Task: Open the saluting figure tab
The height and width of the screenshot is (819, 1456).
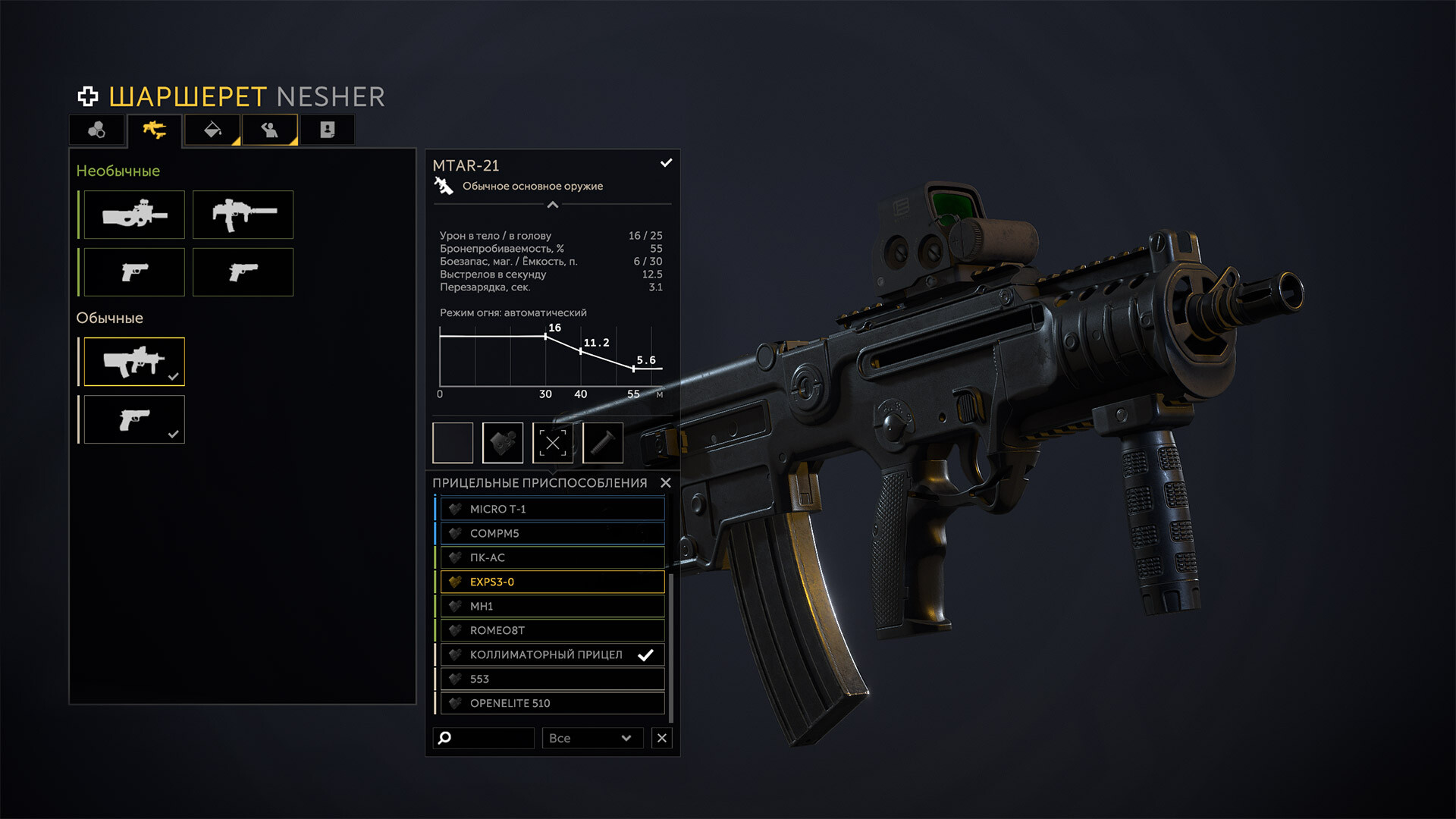Action: coord(270,130)
